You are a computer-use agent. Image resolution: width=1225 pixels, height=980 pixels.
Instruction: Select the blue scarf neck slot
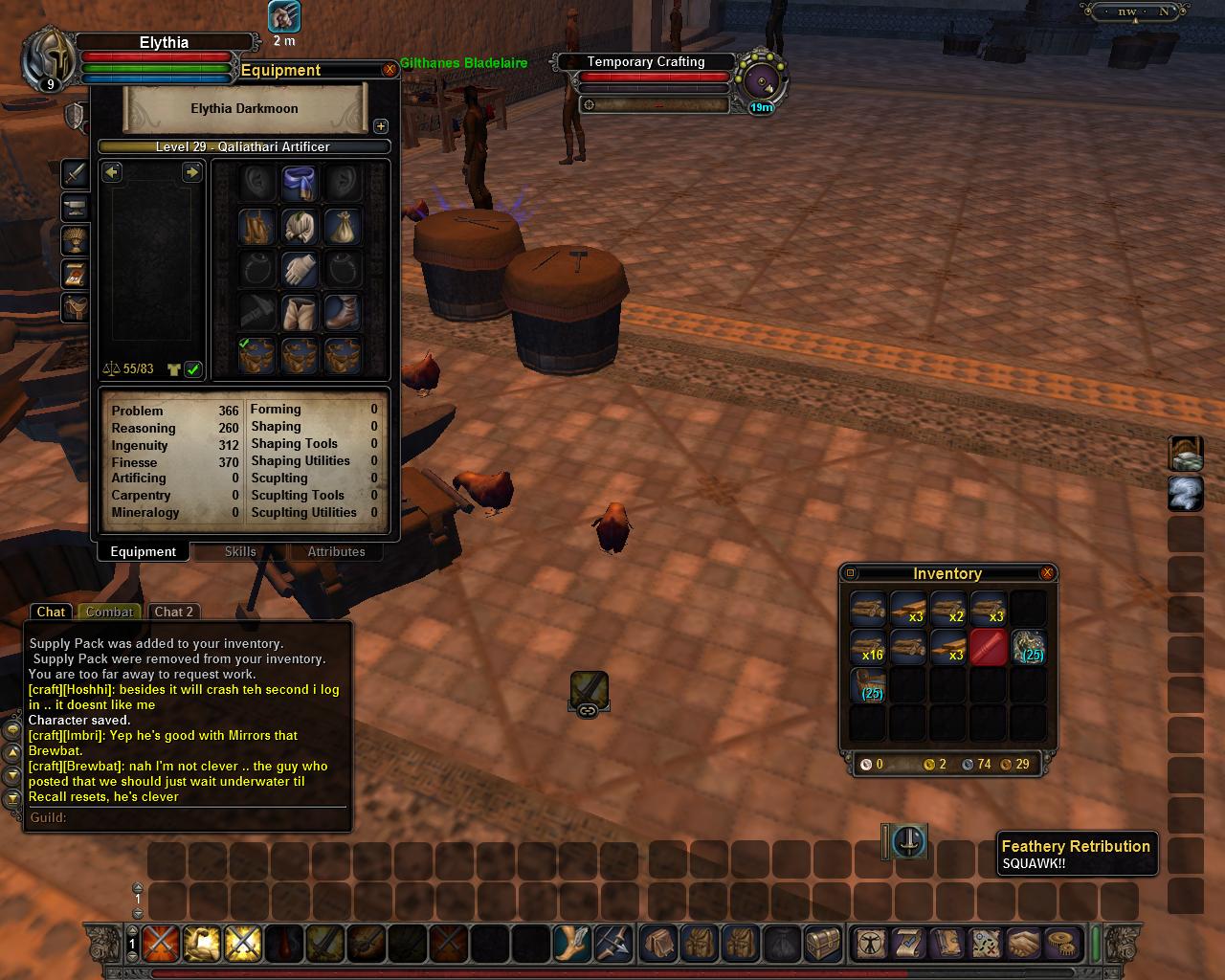pyautogui.click(x=300, y=183)
